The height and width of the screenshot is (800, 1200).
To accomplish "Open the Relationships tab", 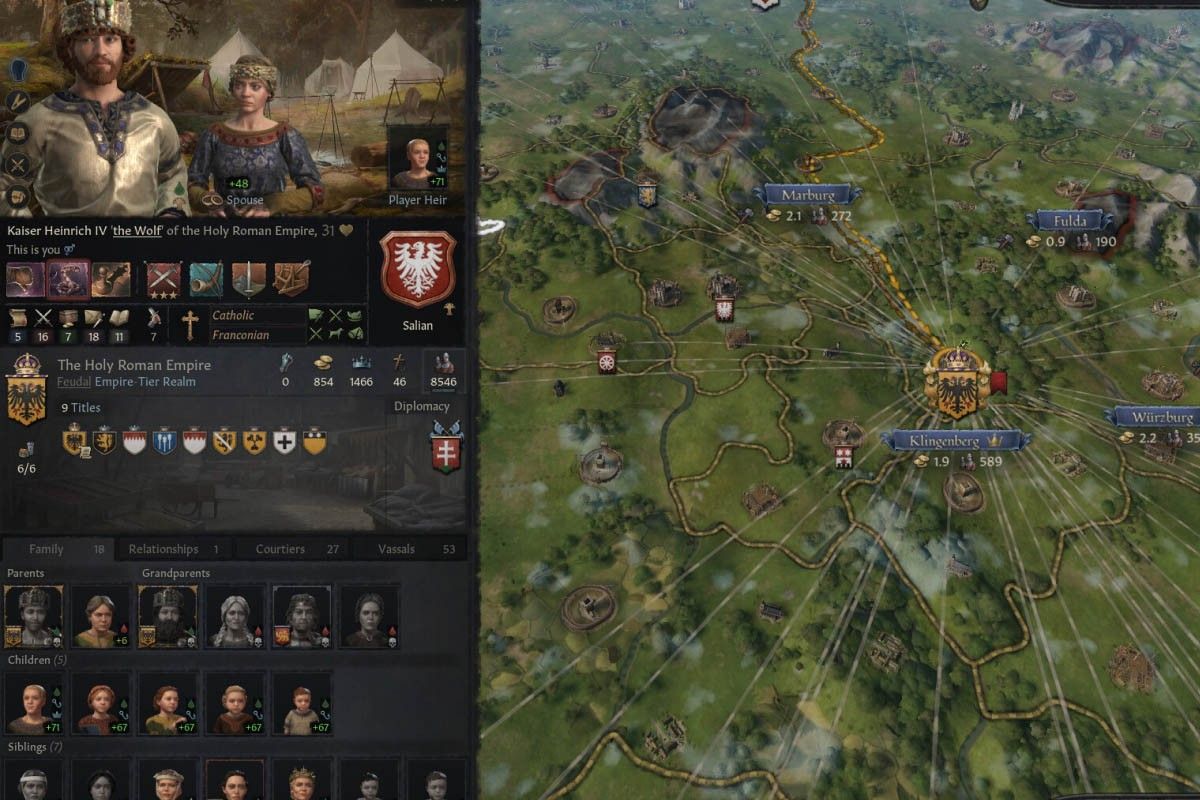I will click(x=163, y=549).
